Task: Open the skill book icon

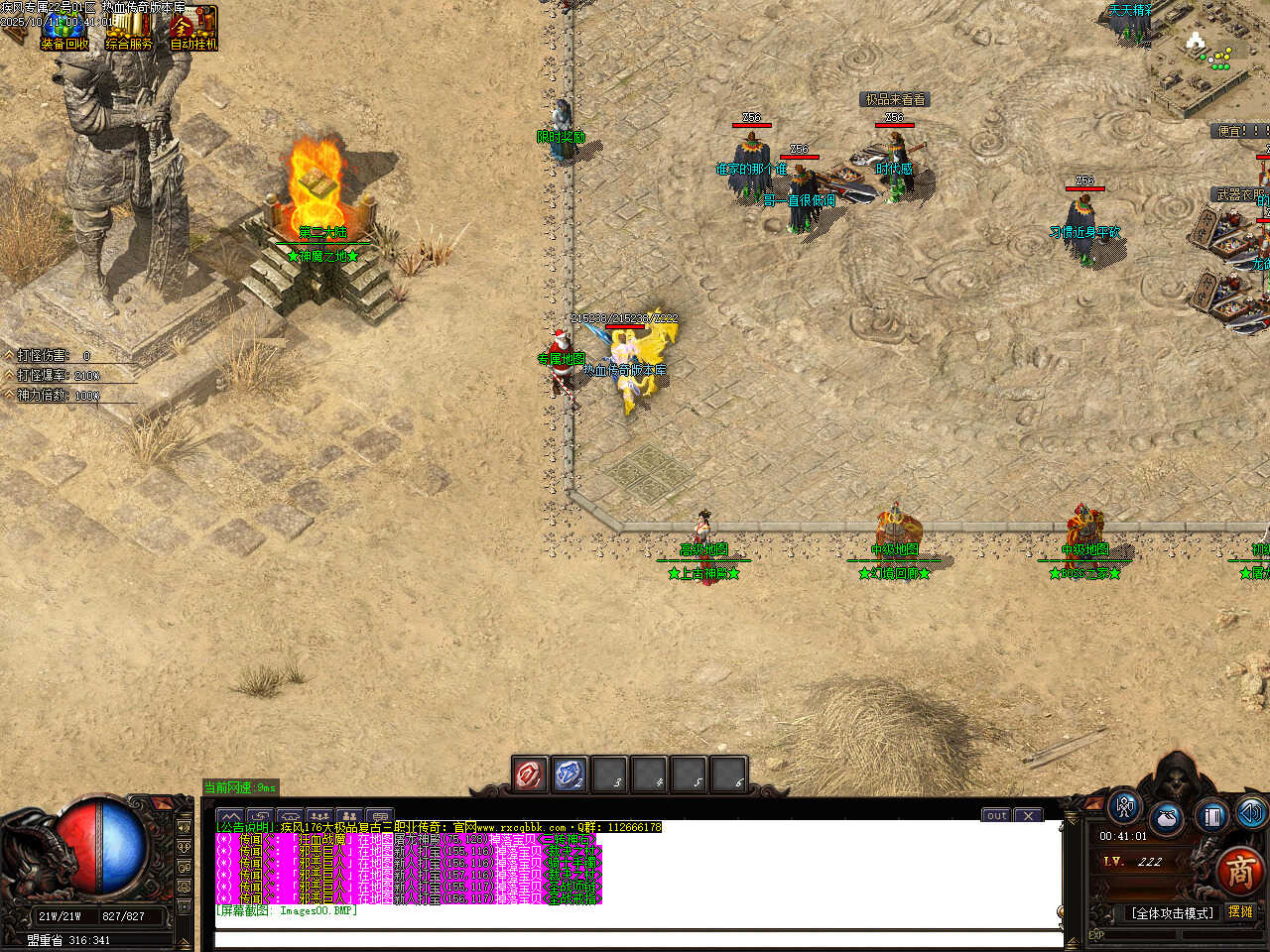Action: pos(1210,815)
